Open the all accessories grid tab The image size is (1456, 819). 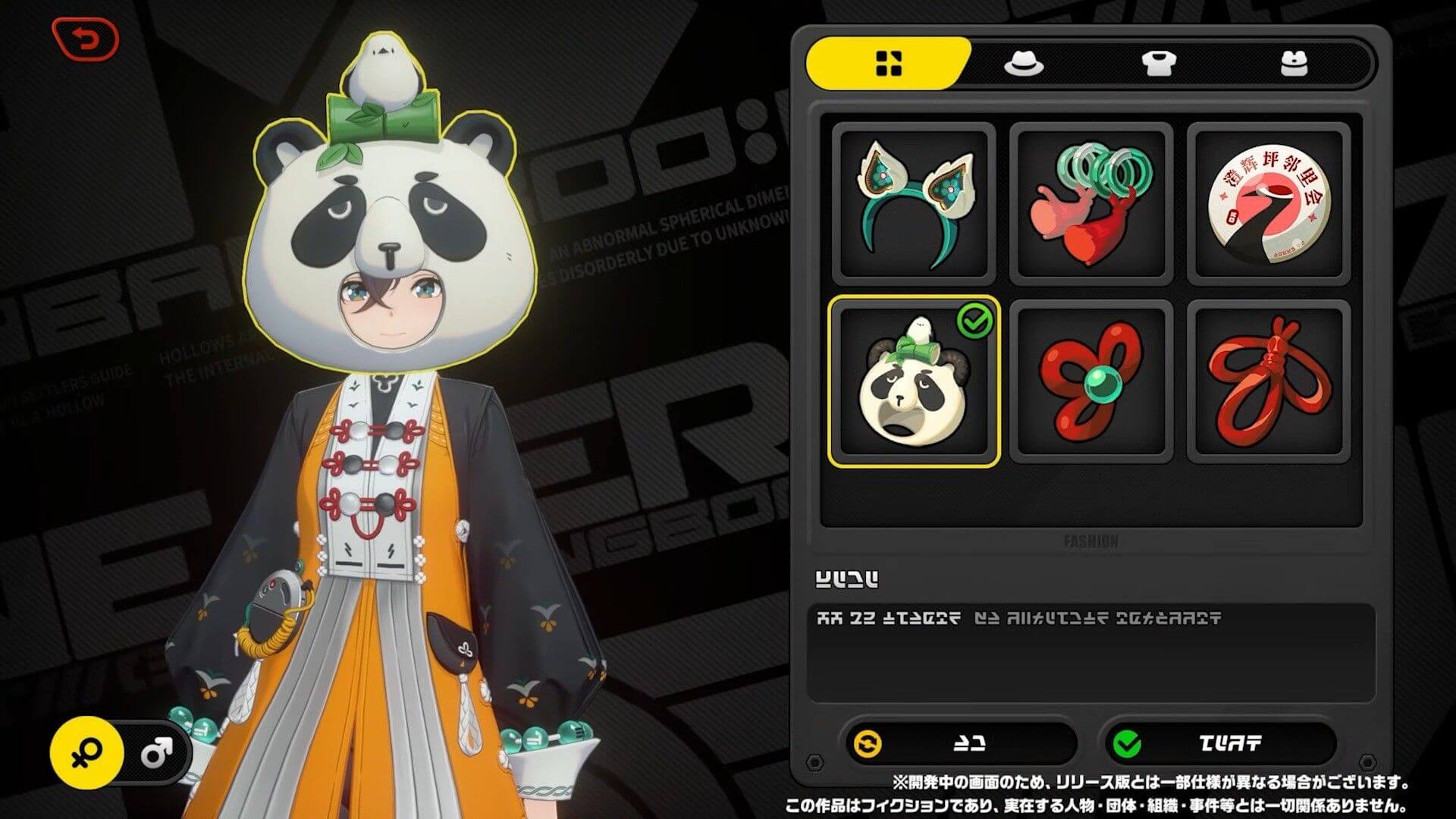pyautogui.click(x=889, y=64)
